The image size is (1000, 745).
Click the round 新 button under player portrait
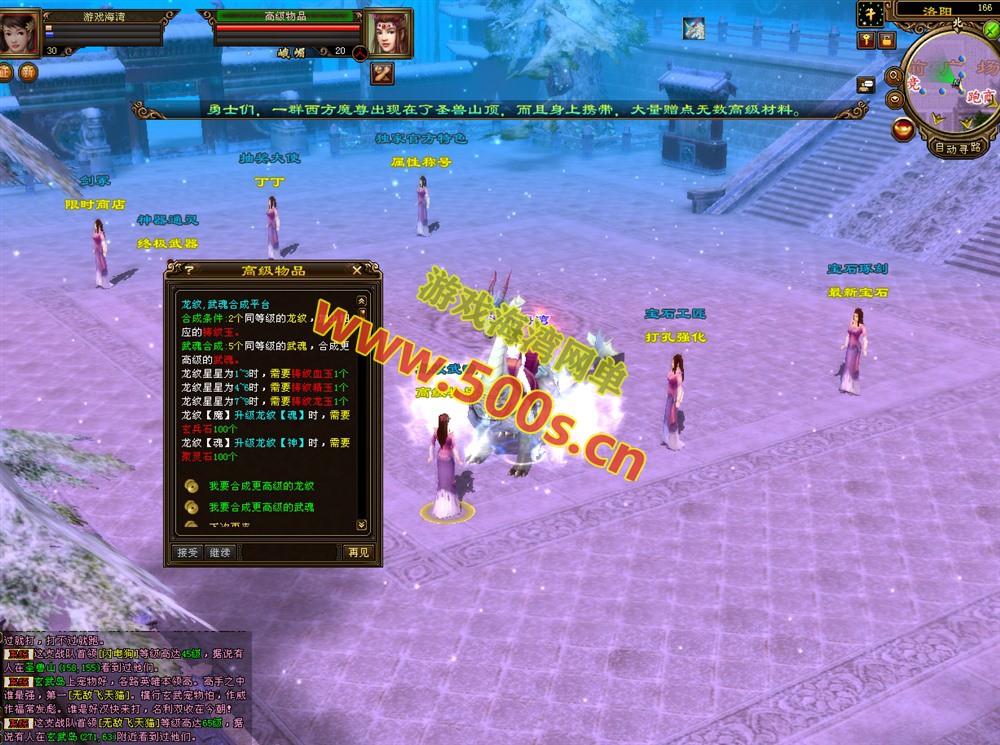point(29,72)
